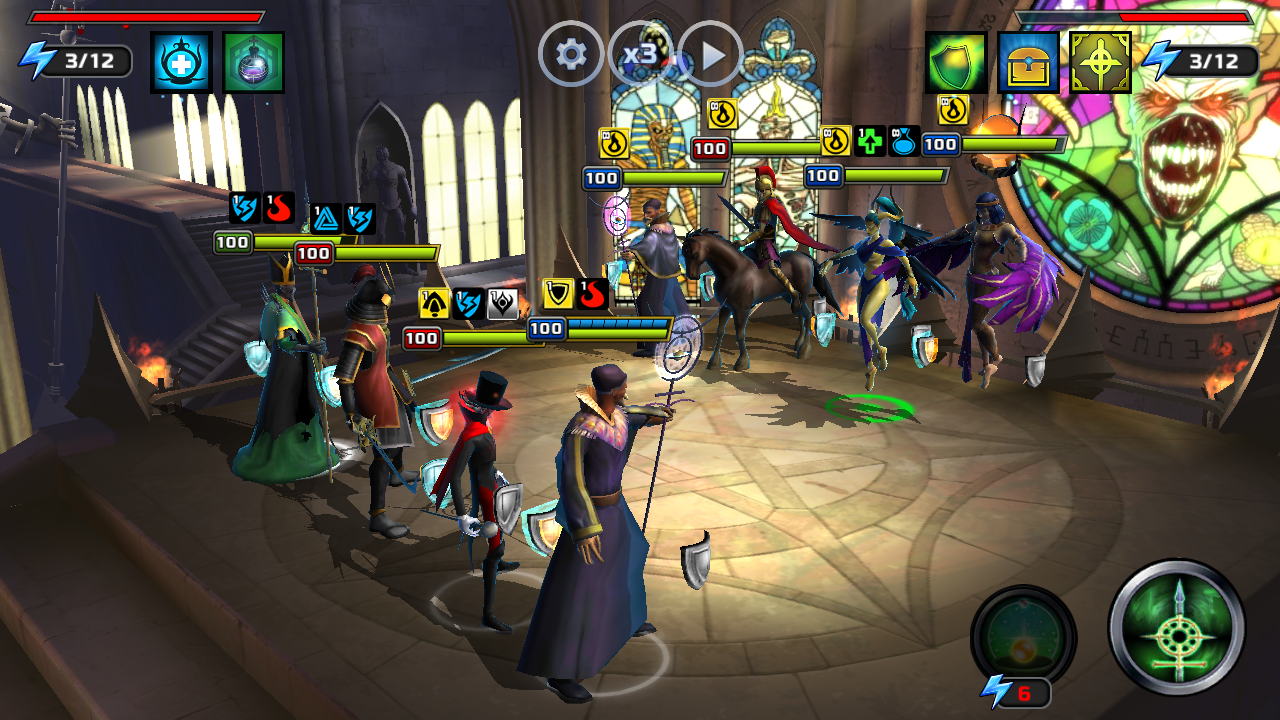
Task: Select the yellow crosshair target icon
Action: tap(1100, 62)
